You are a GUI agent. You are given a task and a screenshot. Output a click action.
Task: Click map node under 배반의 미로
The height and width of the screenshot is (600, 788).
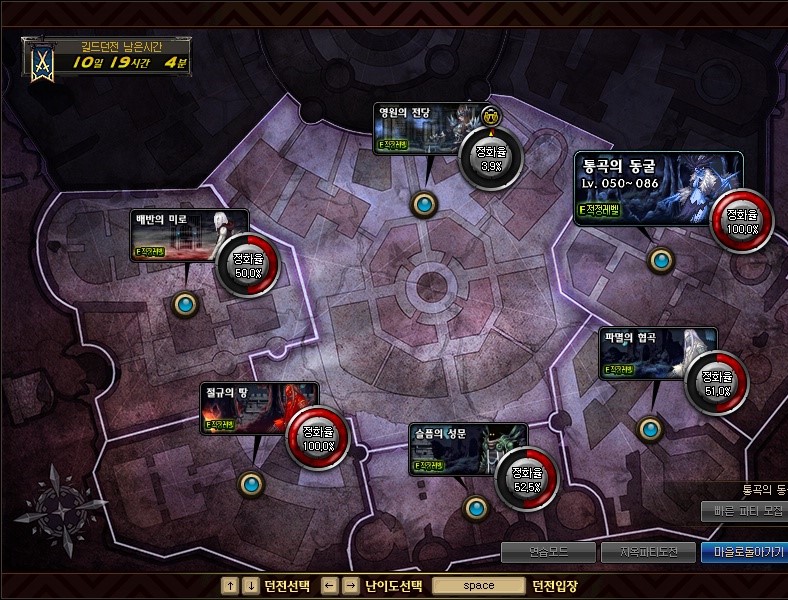point(185,304)
